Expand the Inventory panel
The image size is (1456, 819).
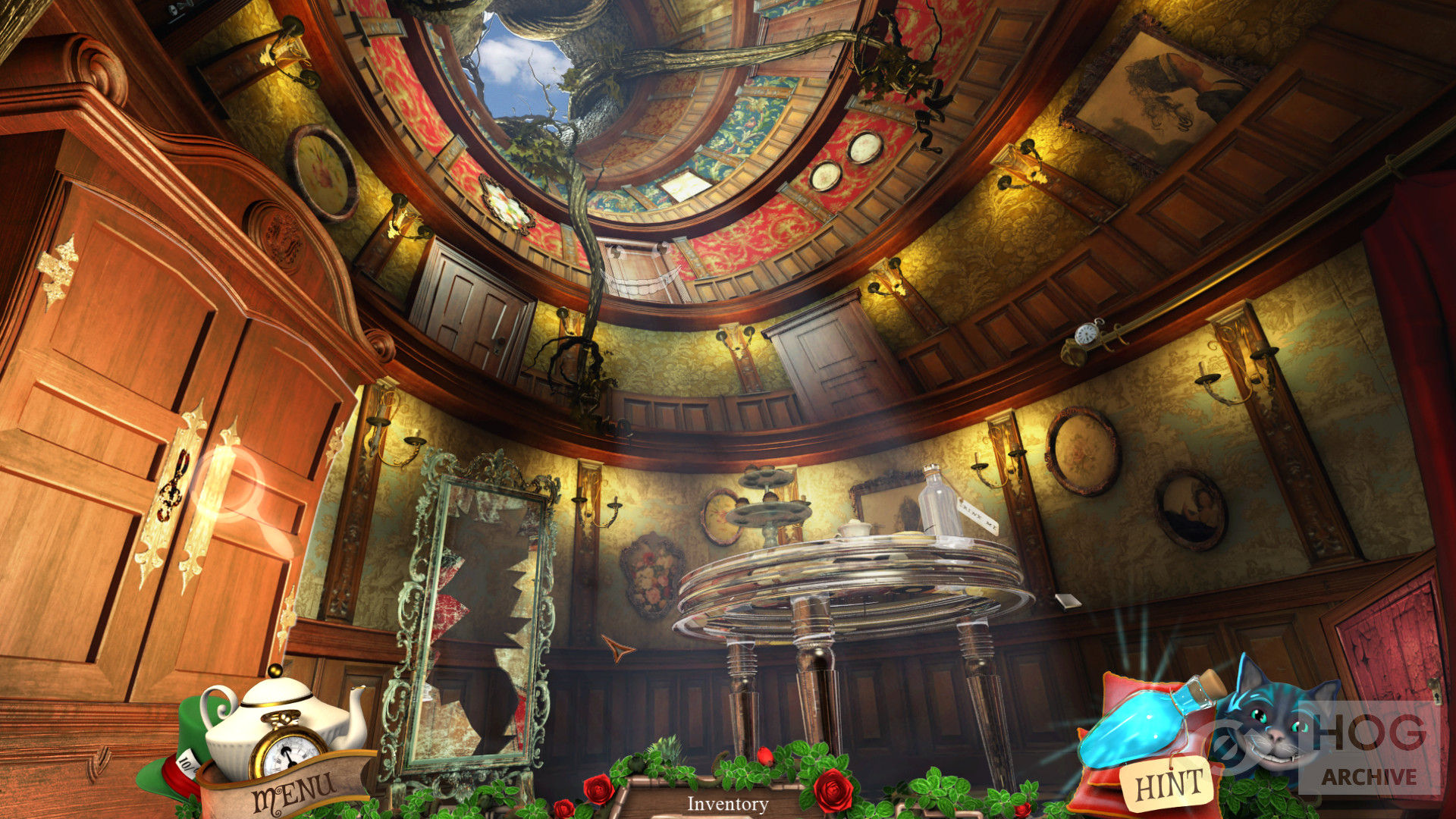pyautogui.click(x=727, y=804)
